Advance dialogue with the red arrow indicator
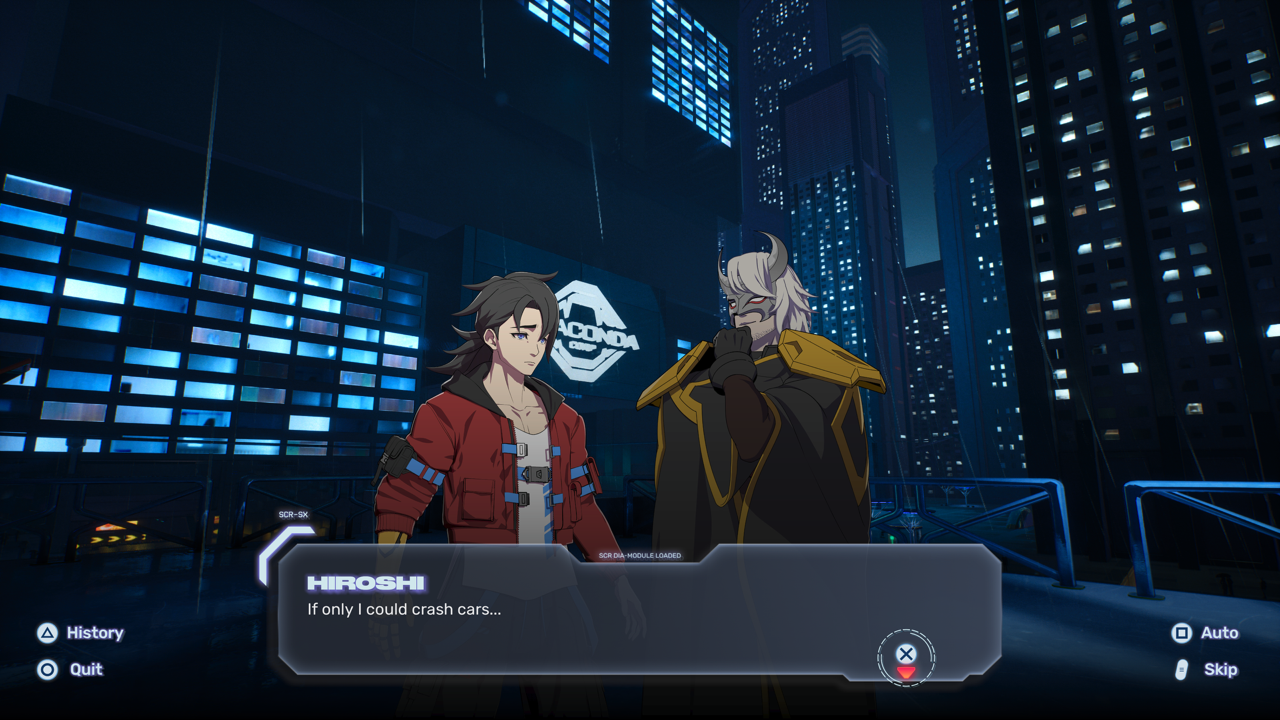Screen dimensions: 1280x720 [906, 672]
